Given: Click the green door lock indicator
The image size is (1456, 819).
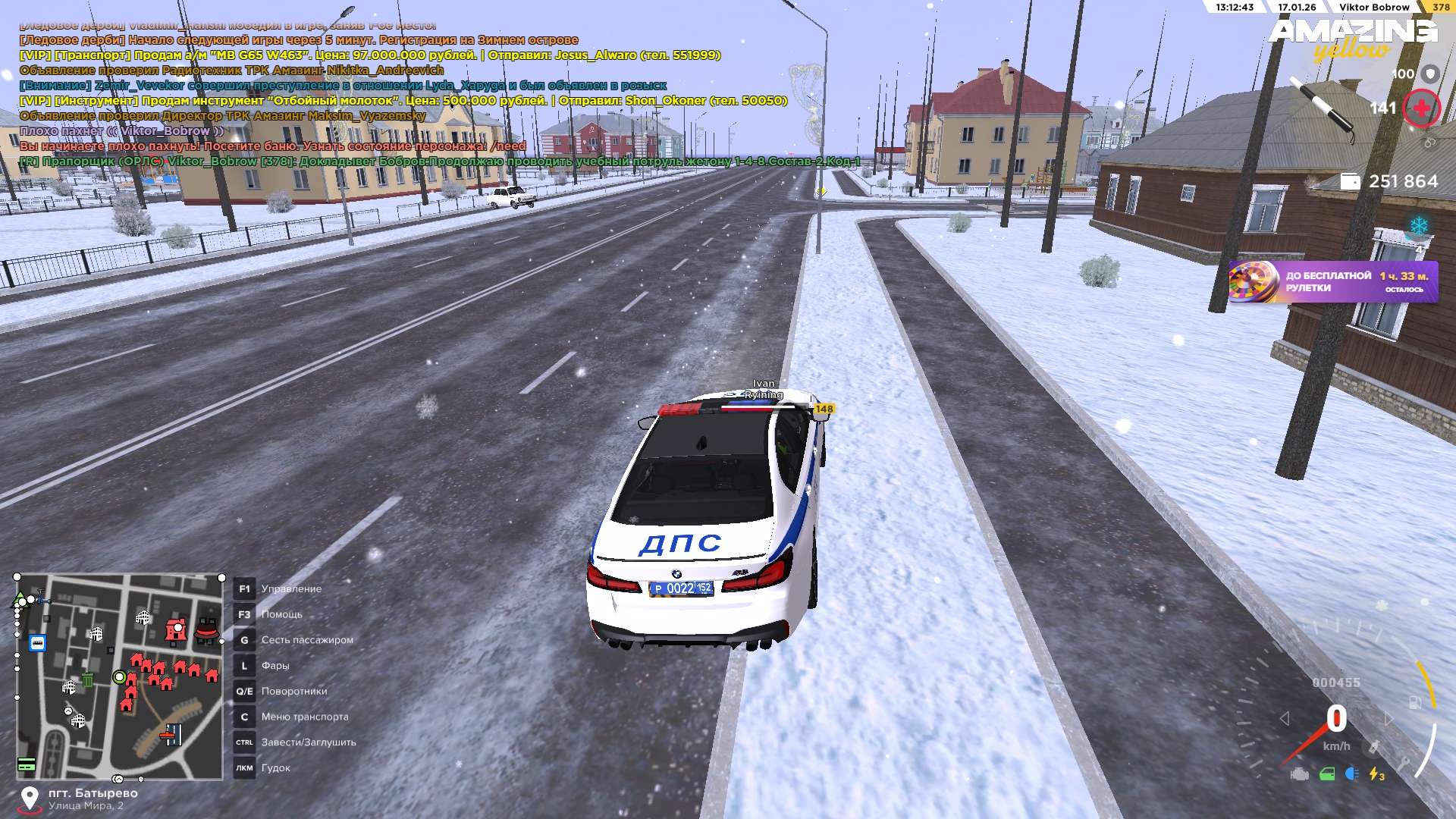Looking at the screenshot, I should click(1326, 774).
